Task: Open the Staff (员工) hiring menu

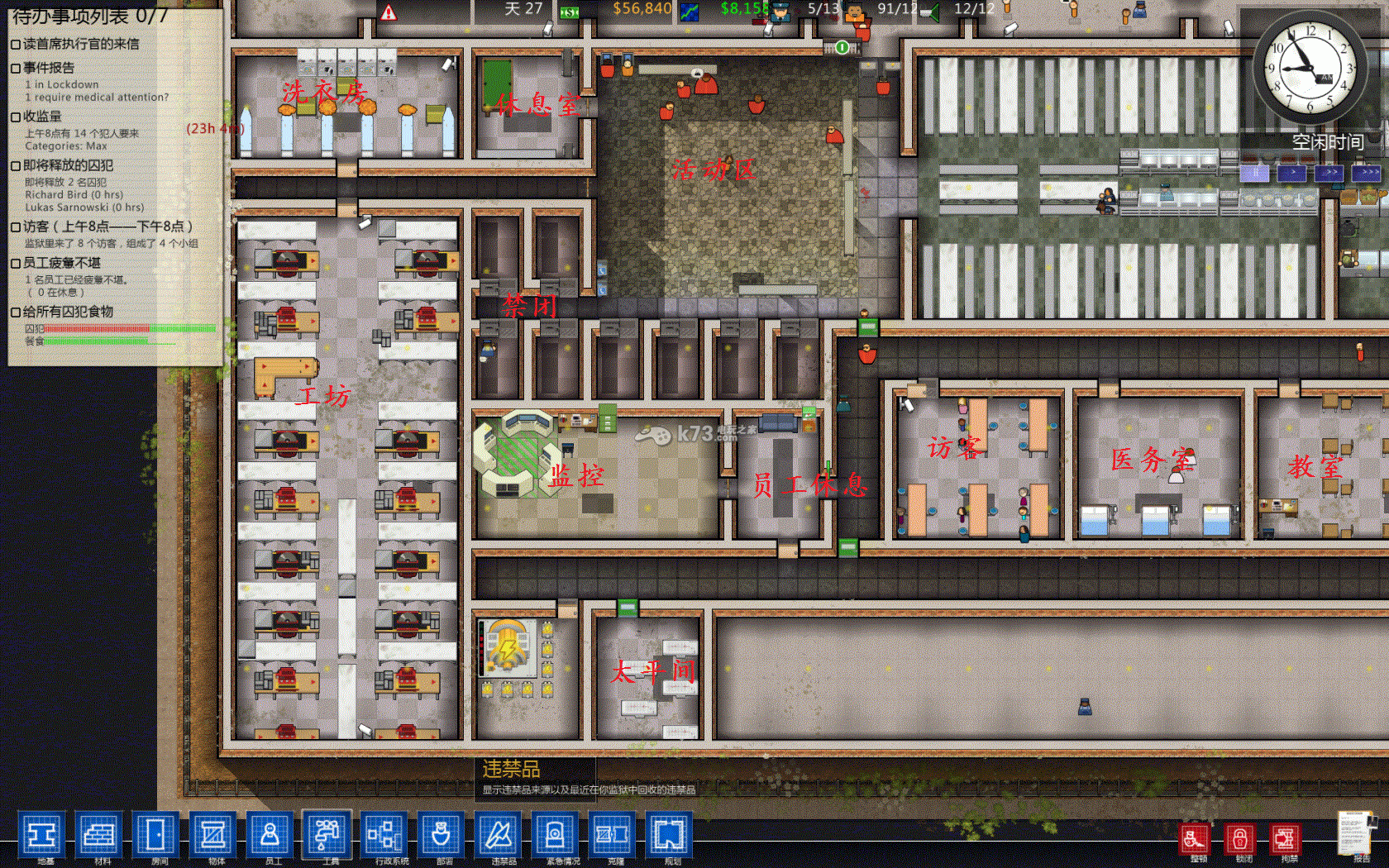Action: tap(270, 836)
